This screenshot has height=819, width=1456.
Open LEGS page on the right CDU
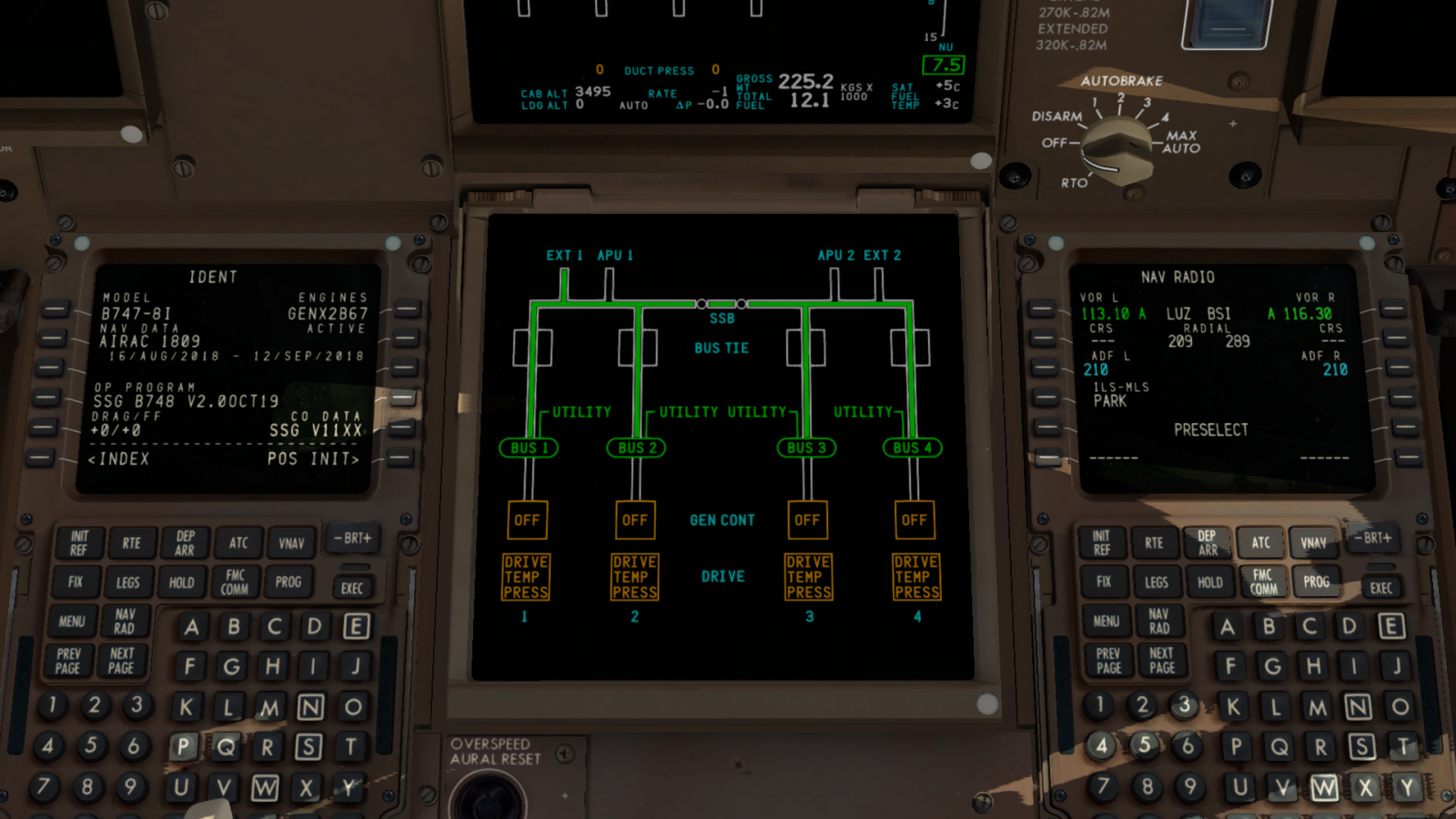pyautogui.click(x=1157, y=582)
